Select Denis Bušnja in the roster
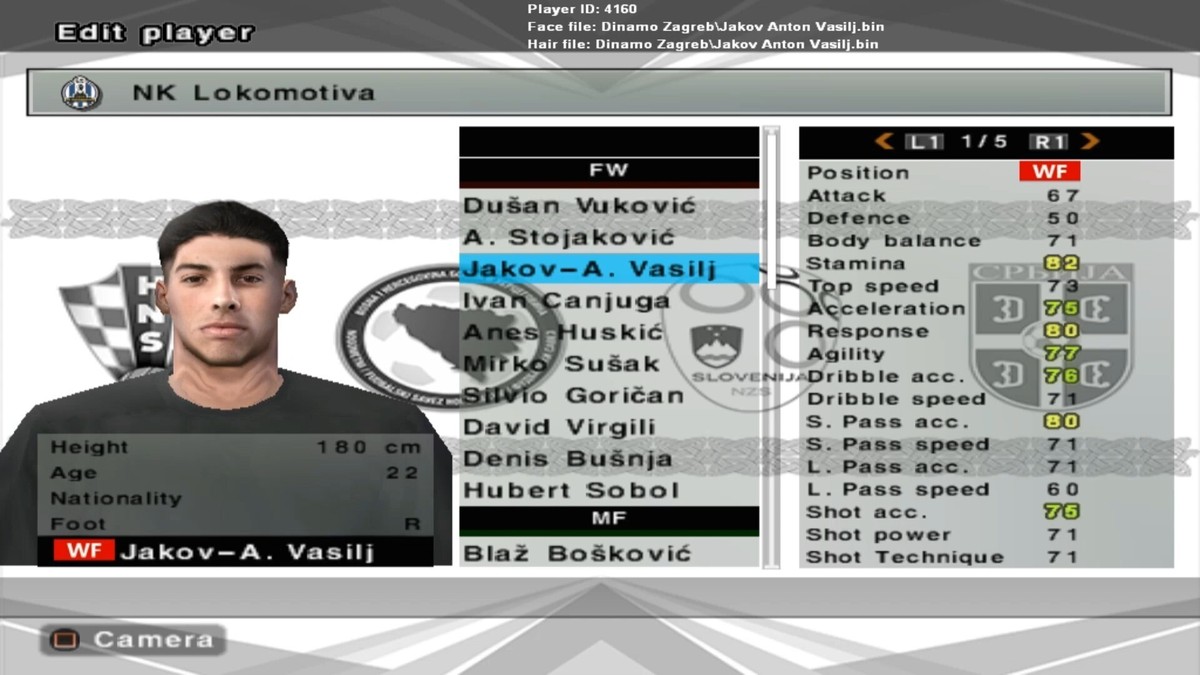The image size is (1200, 675). [x=567, y=460]
